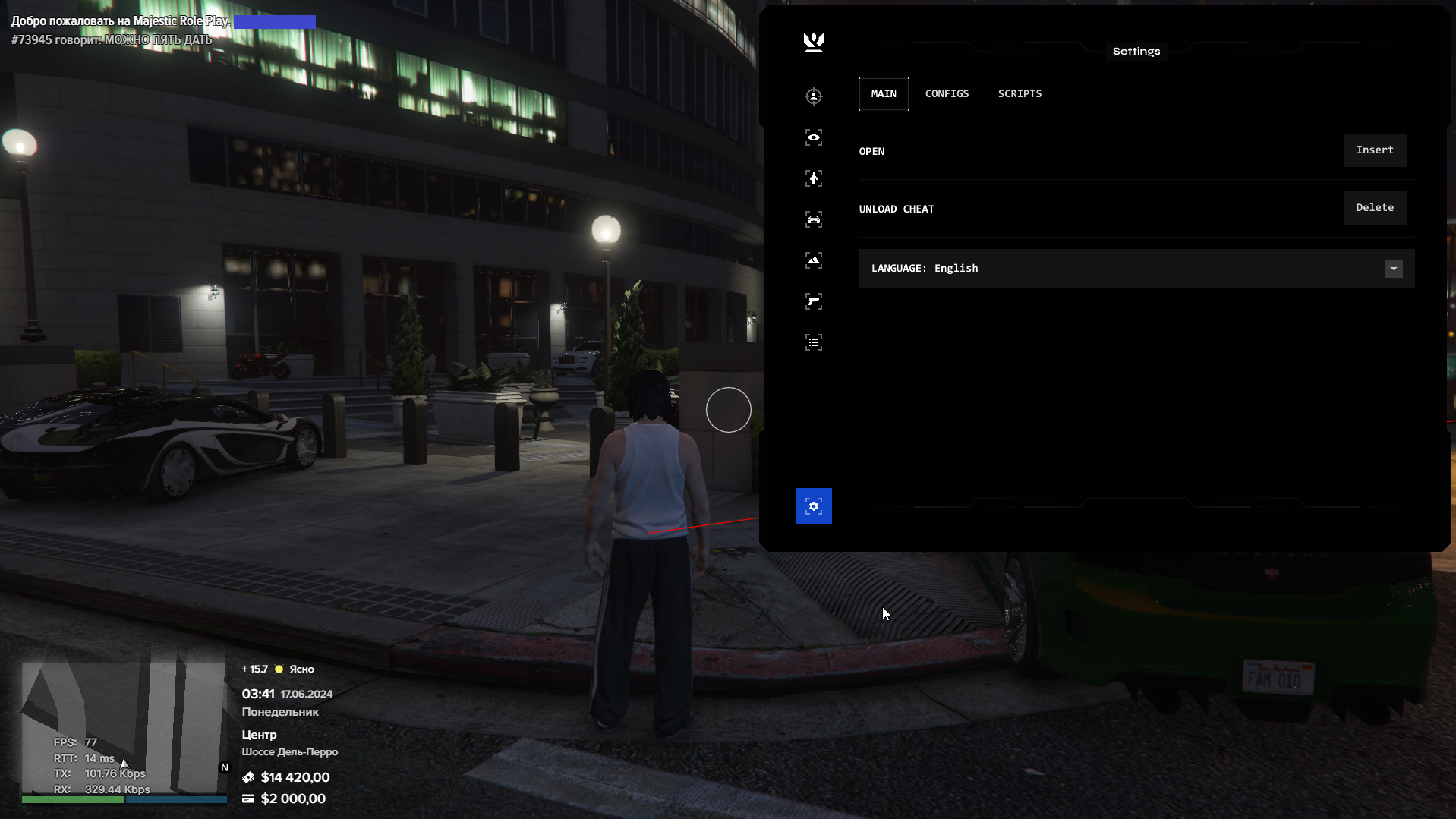Select the MAIN tab

884,94
